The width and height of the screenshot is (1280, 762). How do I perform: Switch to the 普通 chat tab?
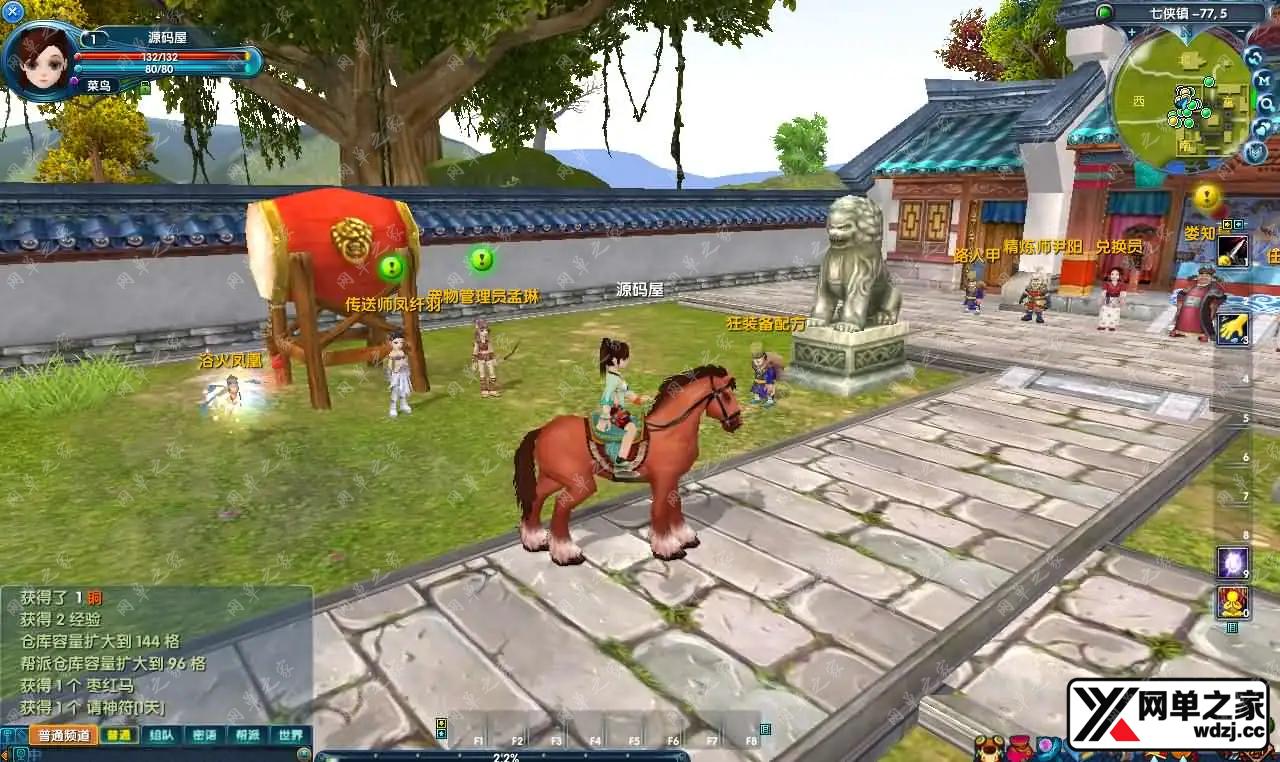coord(119,735)
